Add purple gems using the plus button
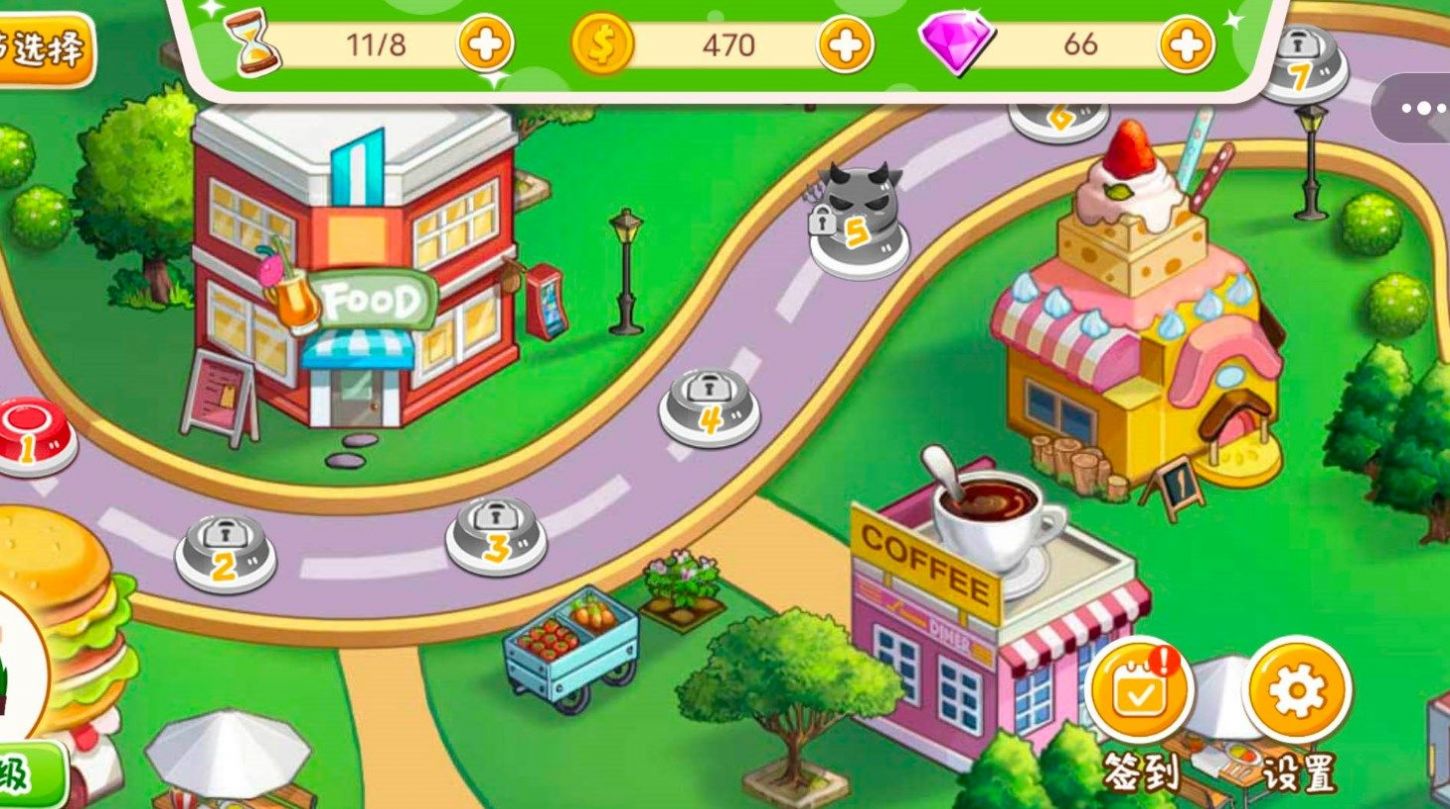 [1187, 44]
